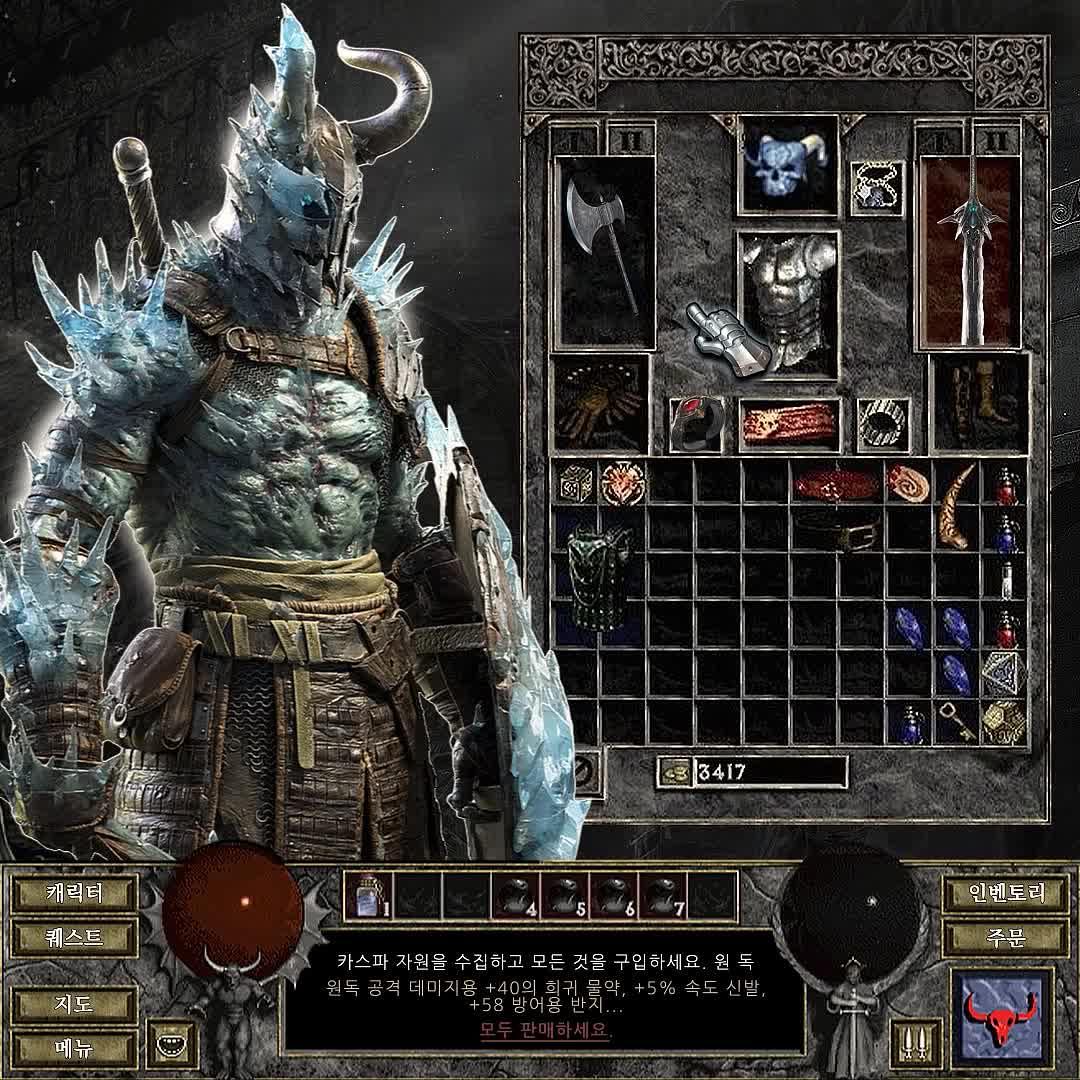Viewport: 1080px width, 1080px height.
Task: Use the potion in belt slot 1
Action: tap(367, 894)
